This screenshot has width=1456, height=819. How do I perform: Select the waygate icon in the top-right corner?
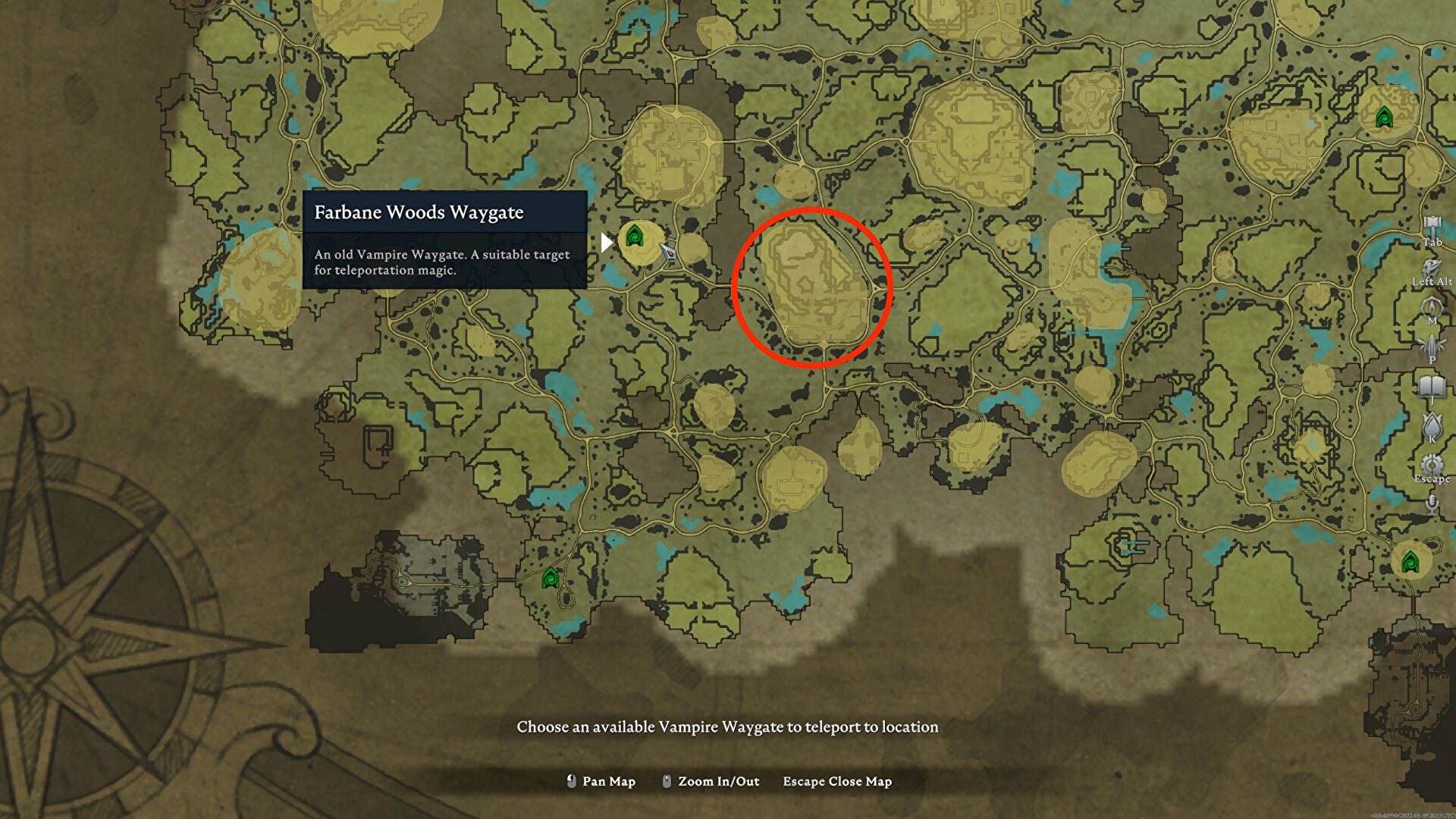coord(1386,118)
